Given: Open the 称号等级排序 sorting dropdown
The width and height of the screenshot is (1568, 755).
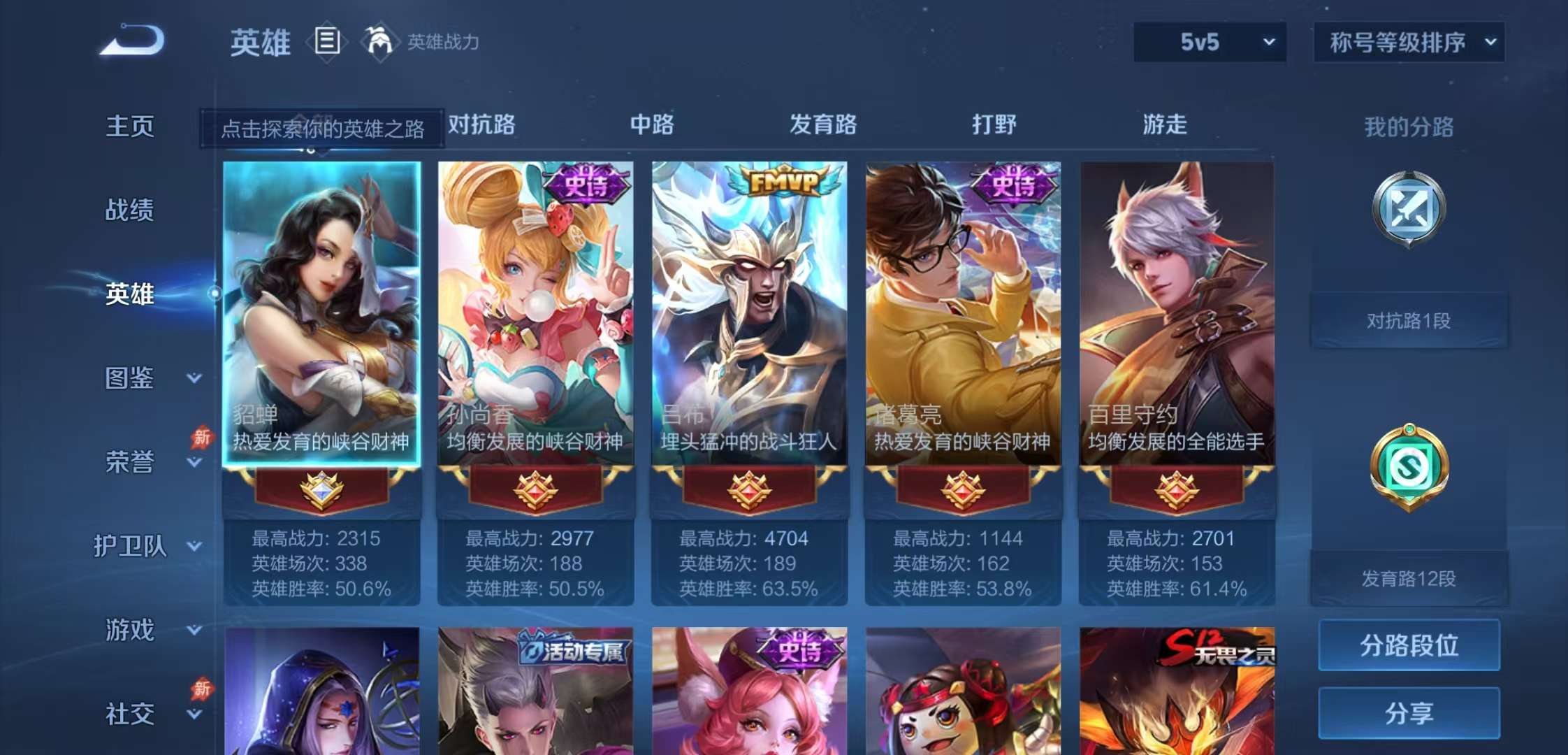Looking at the screenshot, I should click(x=1408, y=42).
